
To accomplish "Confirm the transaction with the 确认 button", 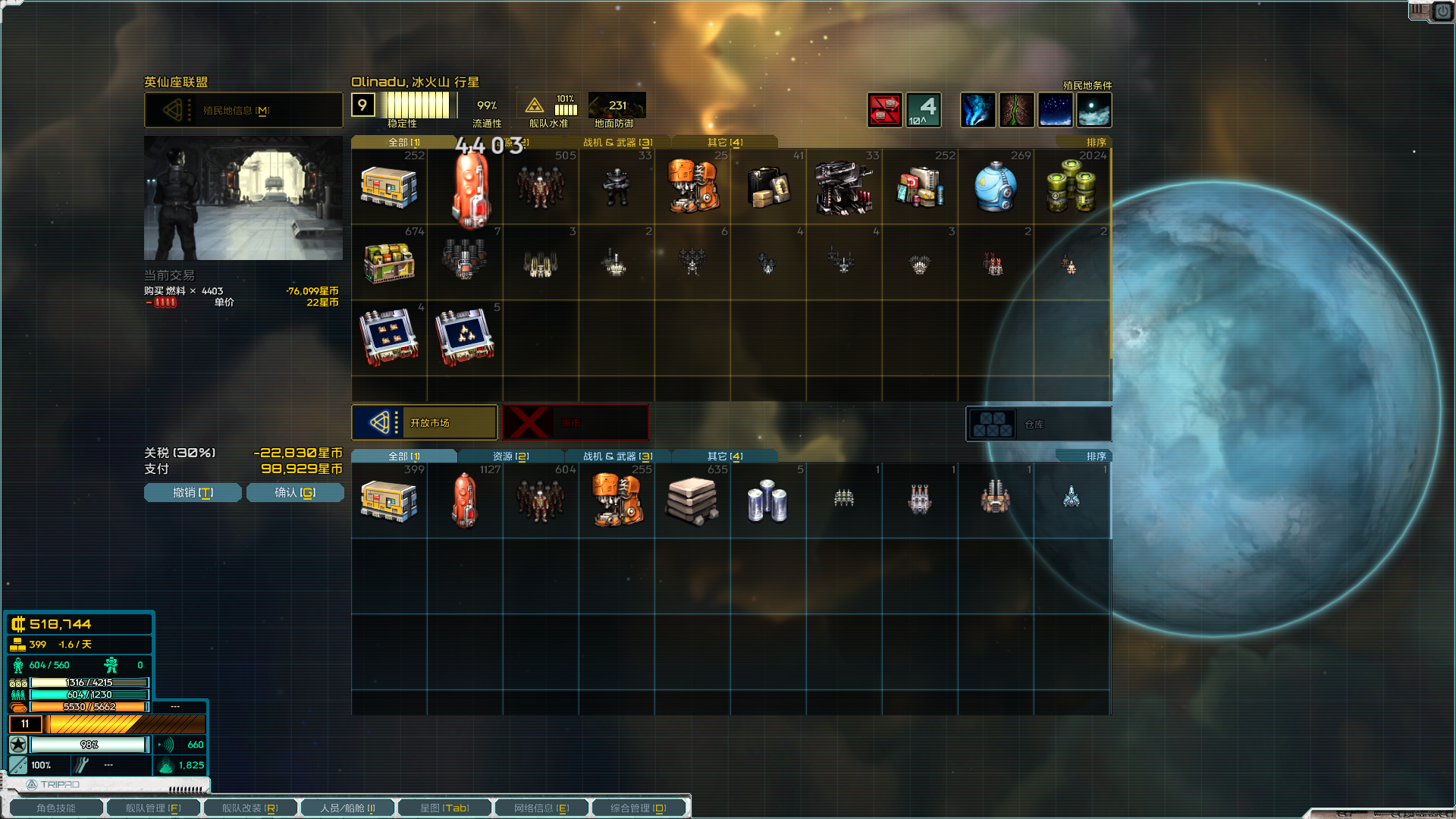I will point(295,492).
